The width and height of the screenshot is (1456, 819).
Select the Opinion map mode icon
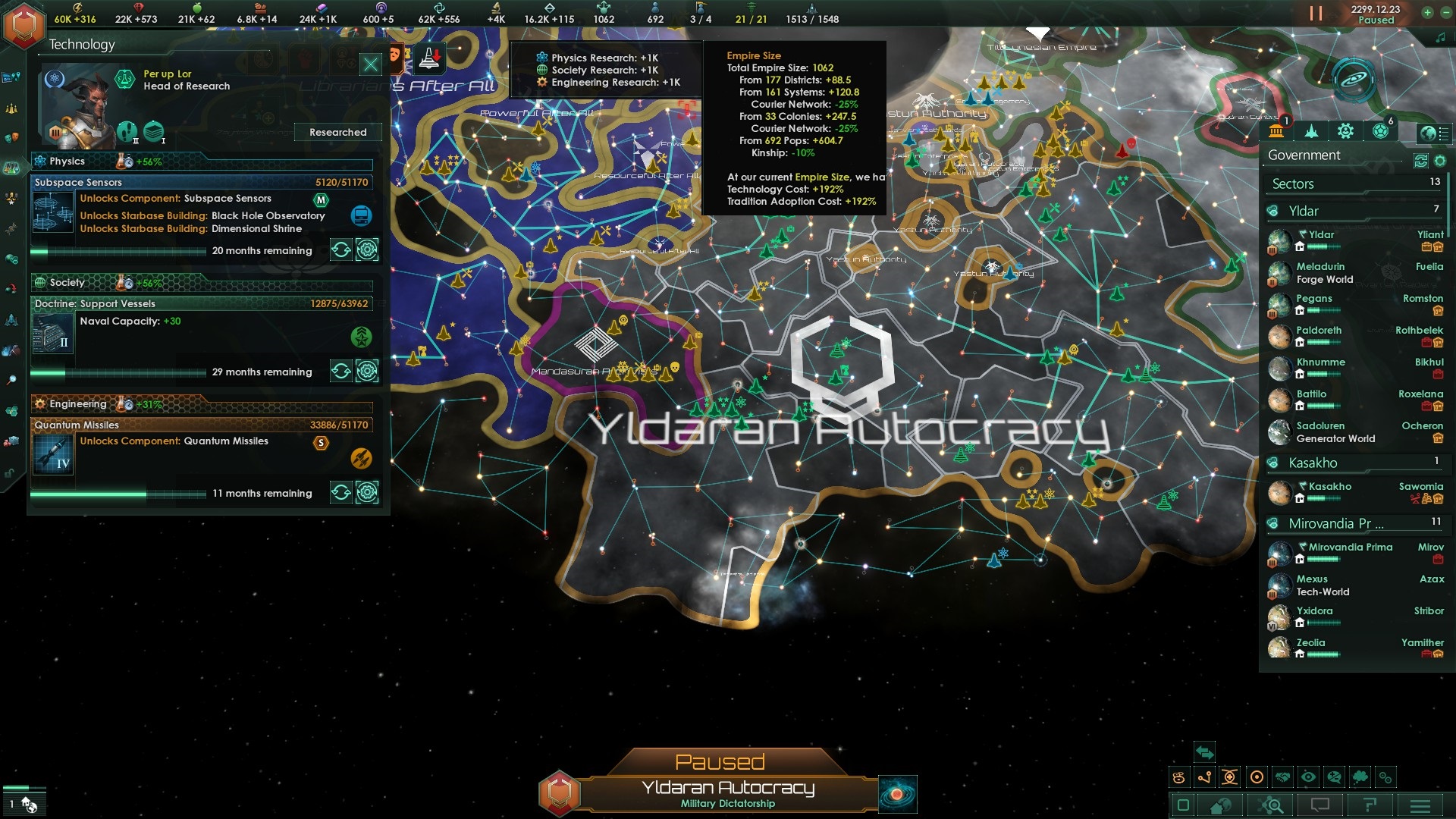tap(1334, 777)
